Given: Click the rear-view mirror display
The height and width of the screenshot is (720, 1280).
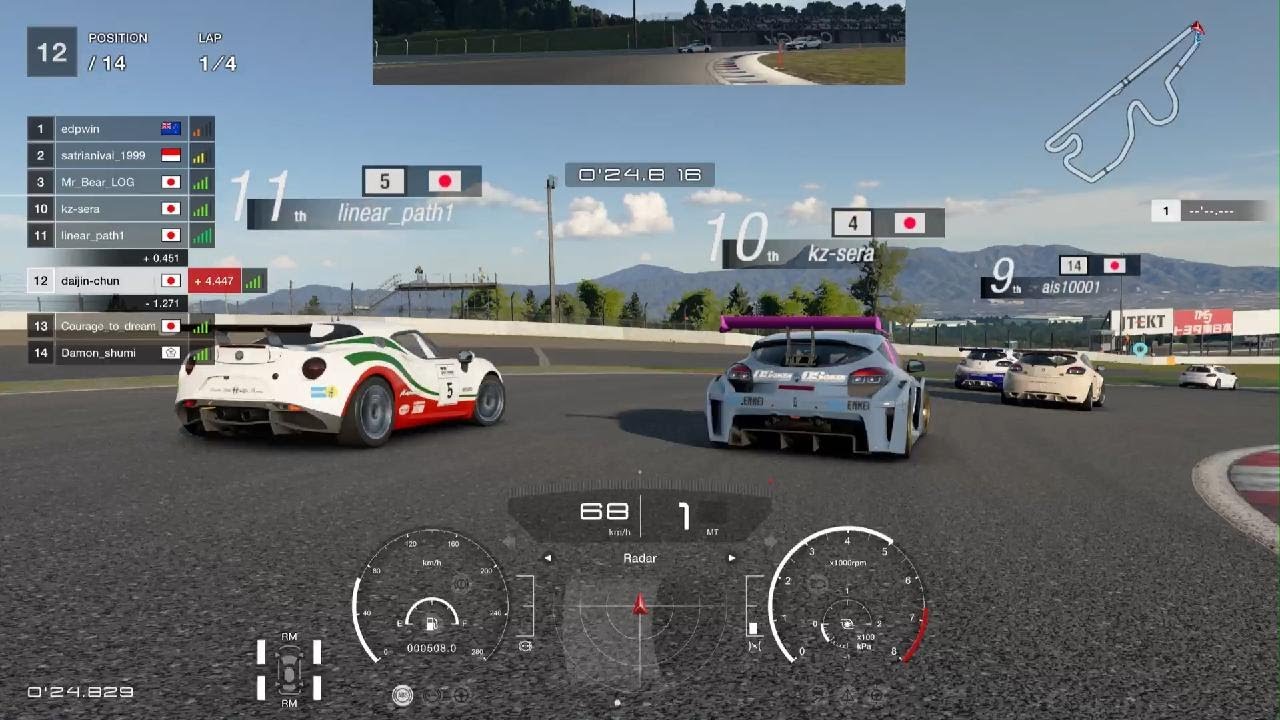Looking at the screenshot, I should coord(638,42).
